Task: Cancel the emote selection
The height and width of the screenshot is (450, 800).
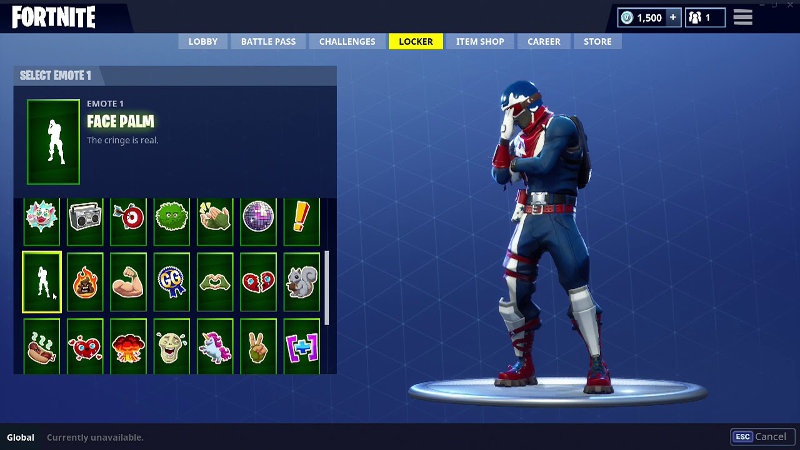Action: pos(761,437)
